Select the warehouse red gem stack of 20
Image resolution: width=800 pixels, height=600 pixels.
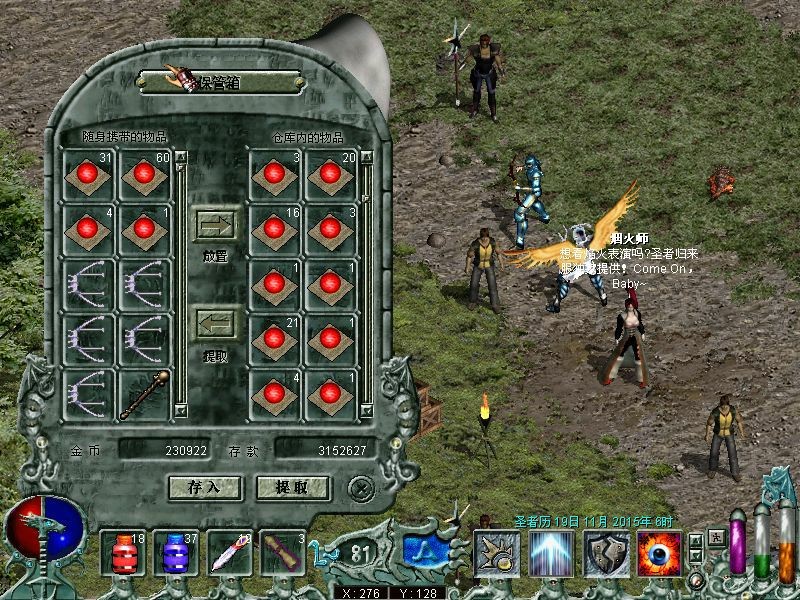pyautogui.click(x=331, y=174)
